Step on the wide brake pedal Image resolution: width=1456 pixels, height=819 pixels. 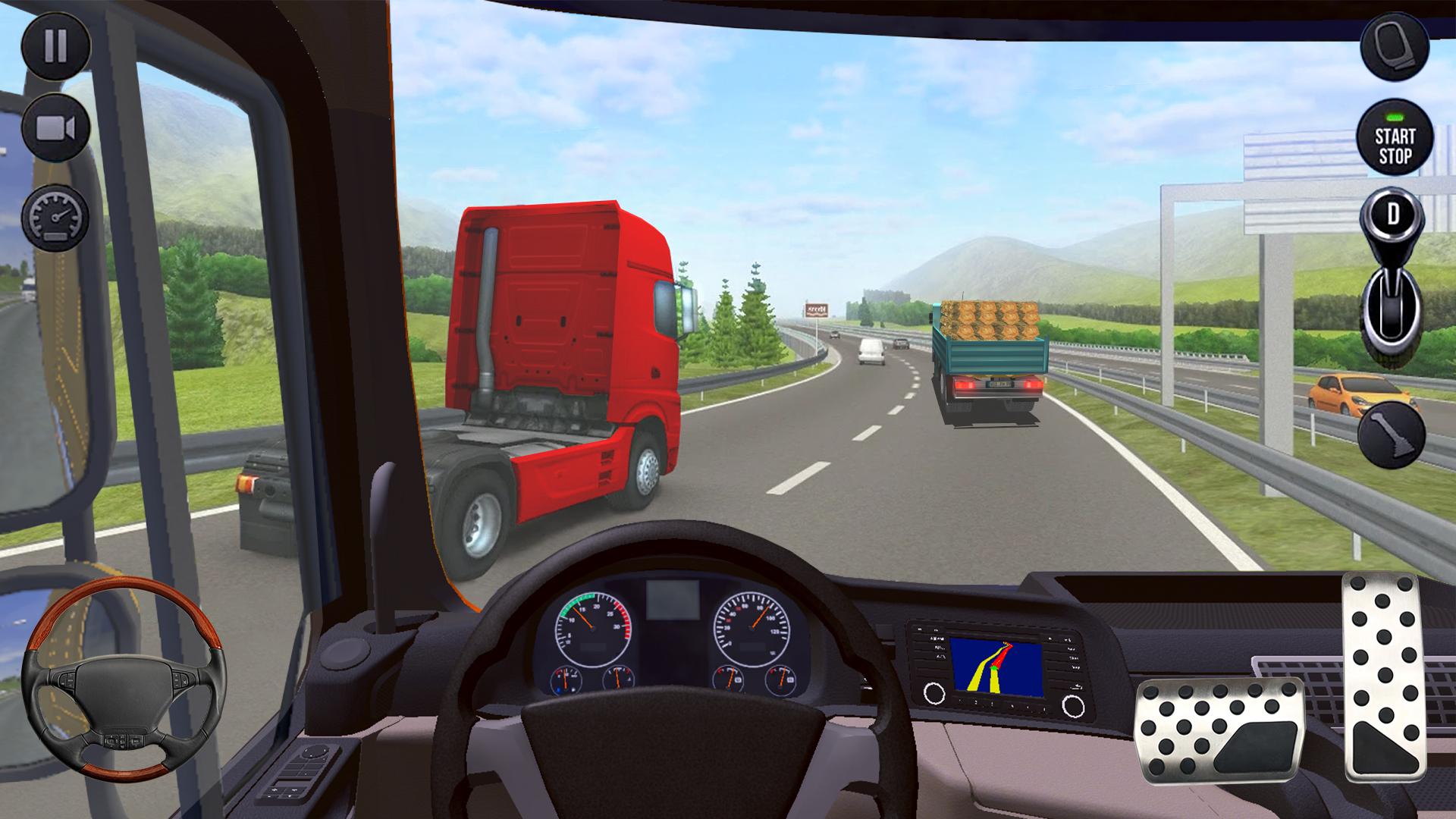point(1219,730)
